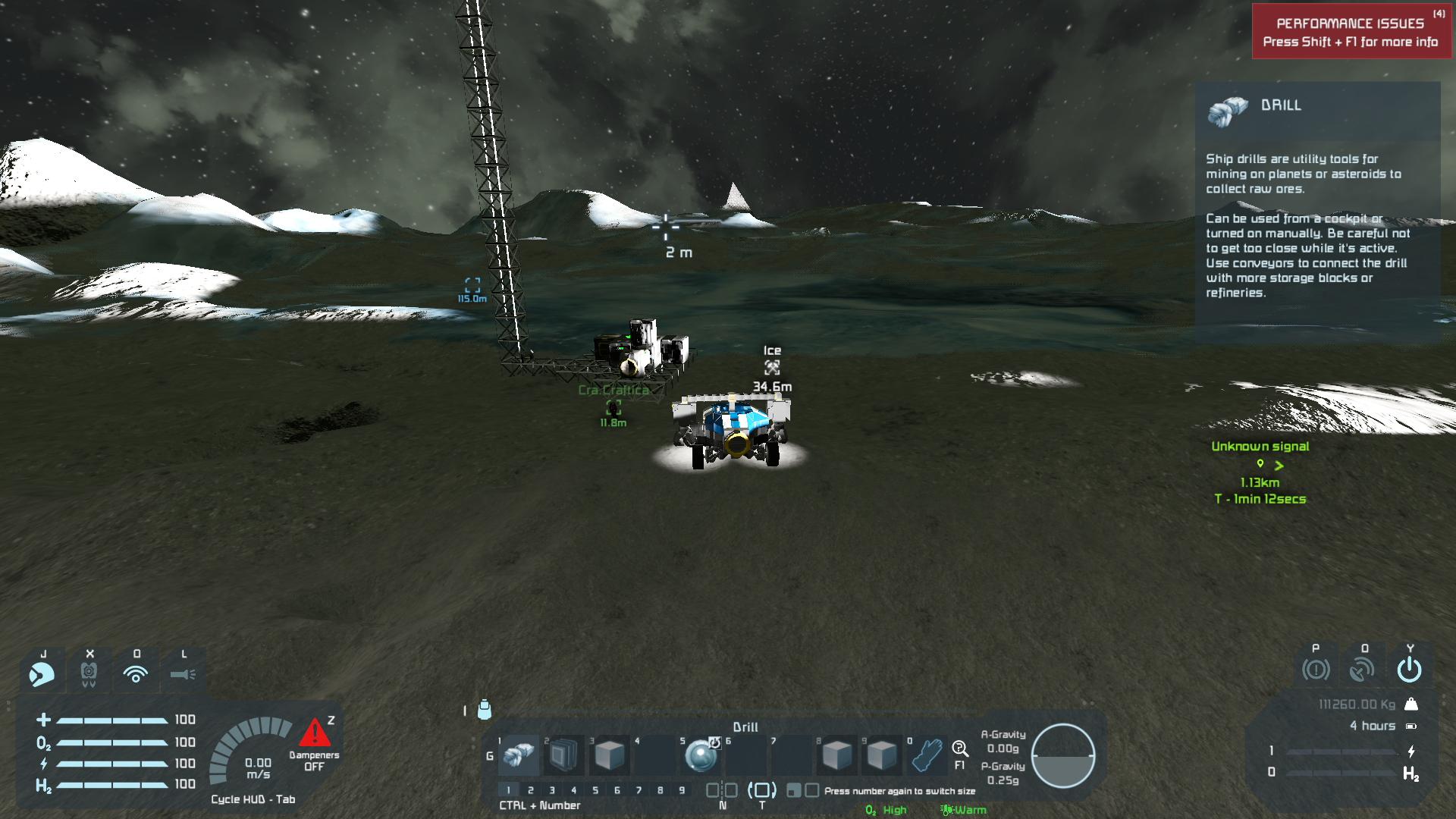Click the Performance Issues warning banner
The image size is (1456, 819).
(x=1351, y=32)
